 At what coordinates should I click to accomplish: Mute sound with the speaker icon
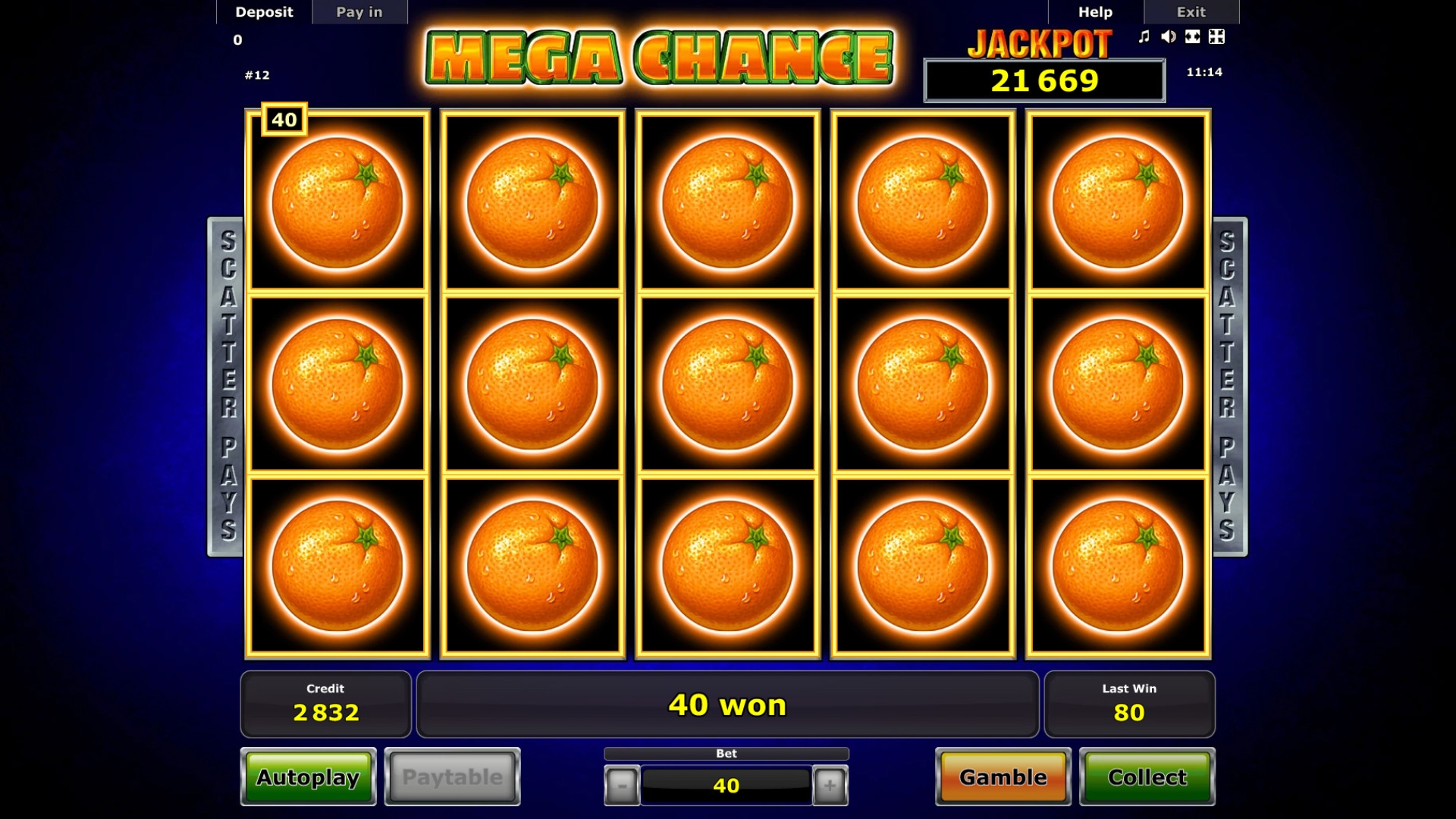coord(1169,36)
